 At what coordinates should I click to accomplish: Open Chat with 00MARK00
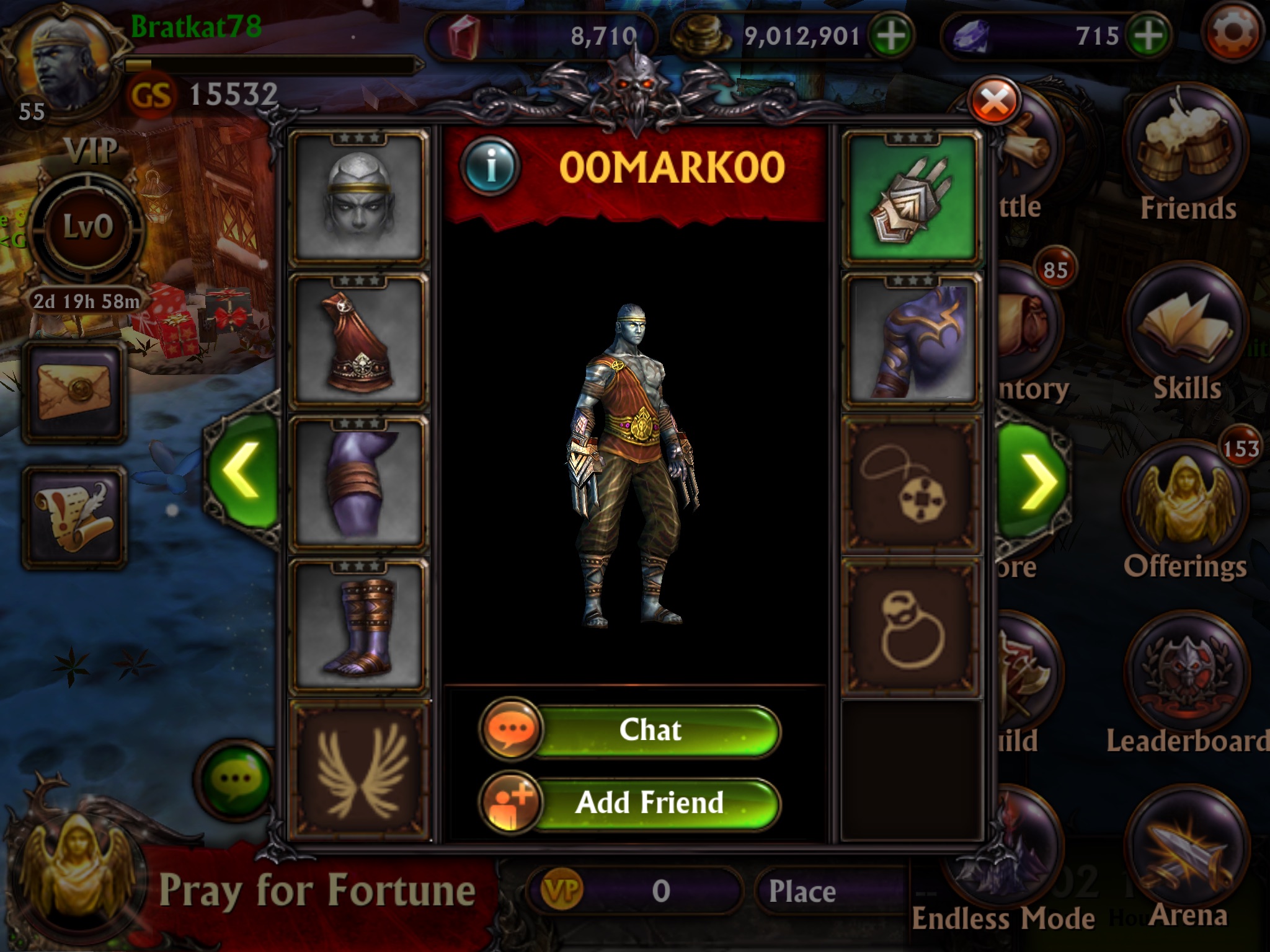(x=650, y=730)
